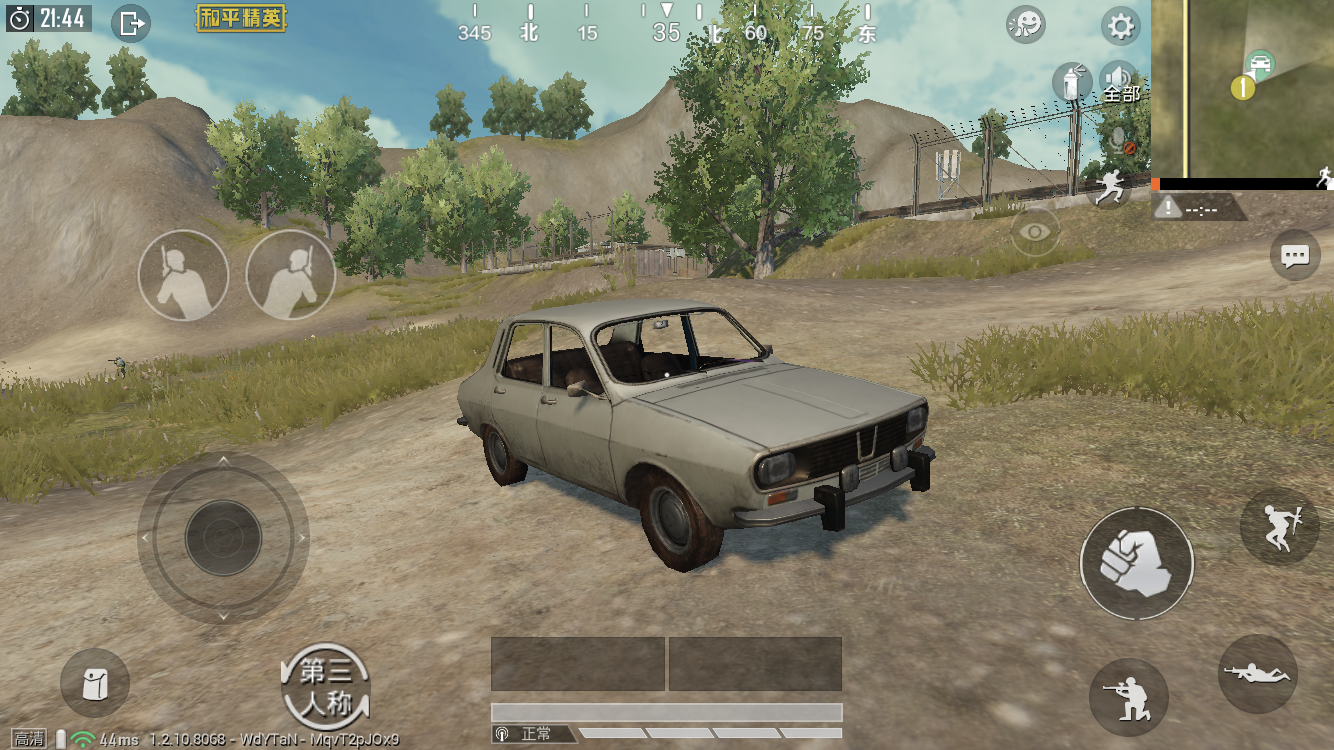
Task: Punch with the fist attack button
Action: [x=1136, y=563]
